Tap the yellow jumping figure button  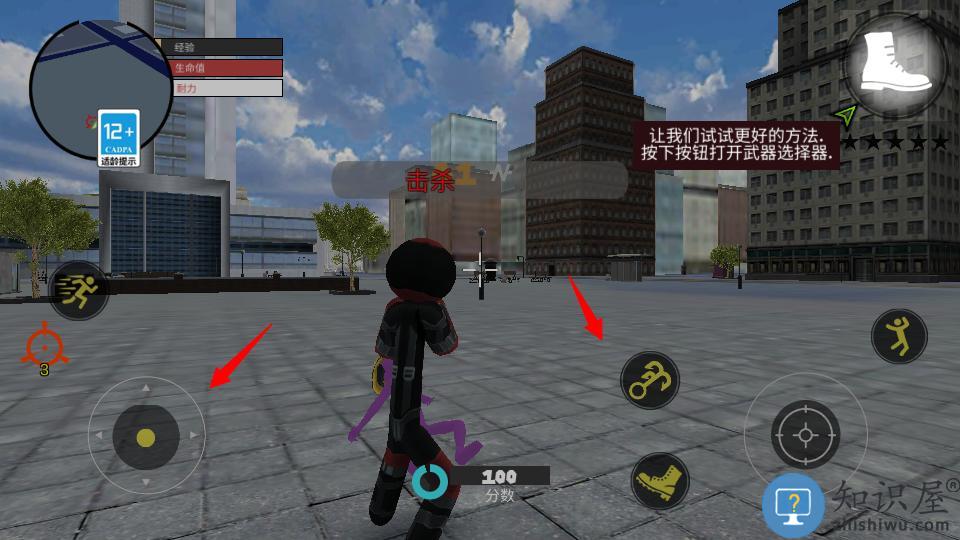click(x=899, y=335)
